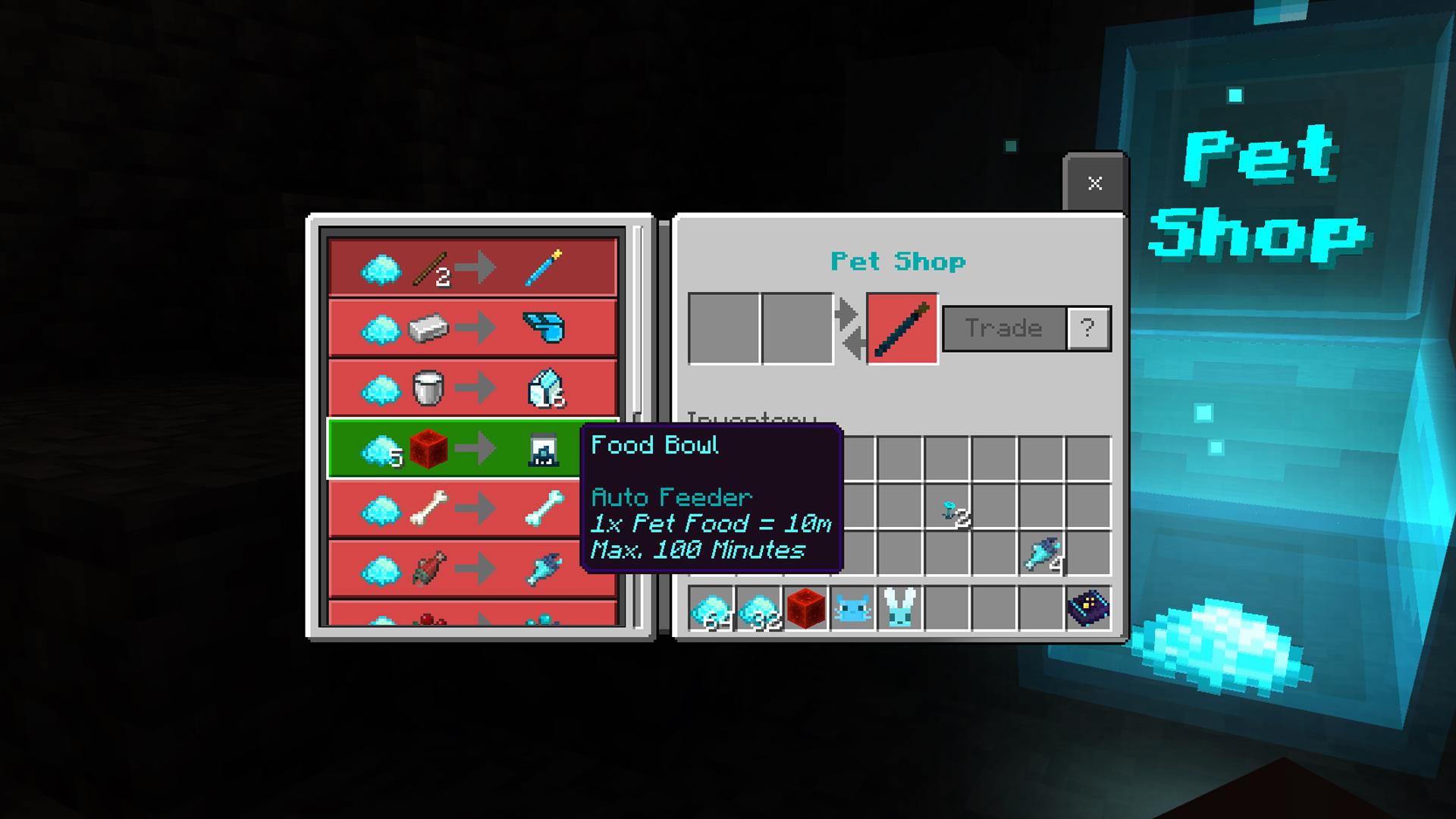Image resolution: width=1456 pixels, height=819 pixels.
Task: Open the question mark help button
Action: click(x=1090, y=328)
